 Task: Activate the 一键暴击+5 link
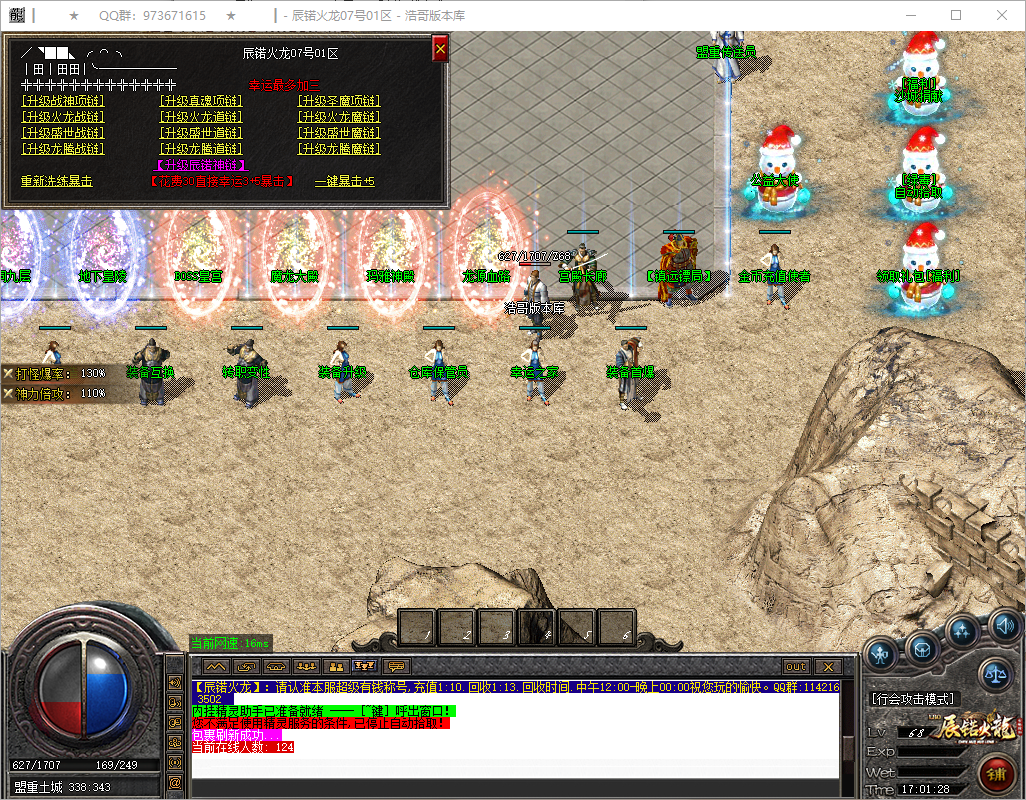(345, 182)
